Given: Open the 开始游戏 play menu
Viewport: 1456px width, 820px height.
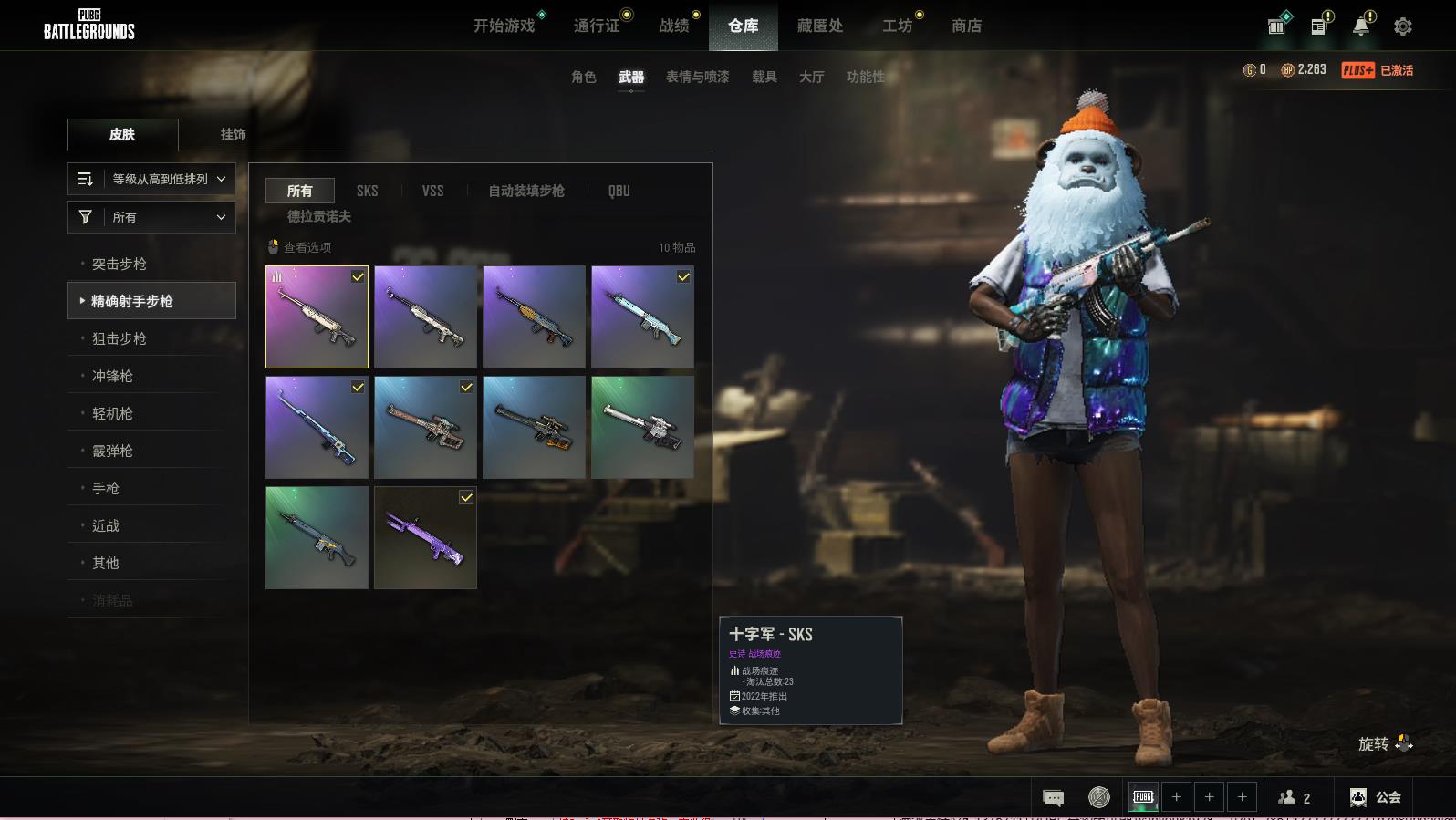Looking at the screenshot, I should [504, 26].
